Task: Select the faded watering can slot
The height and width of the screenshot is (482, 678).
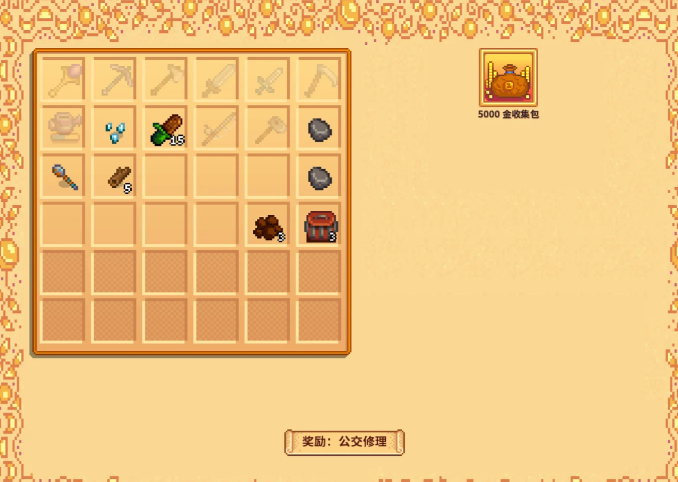Action: pyautogui.click(x=66, y=129)
